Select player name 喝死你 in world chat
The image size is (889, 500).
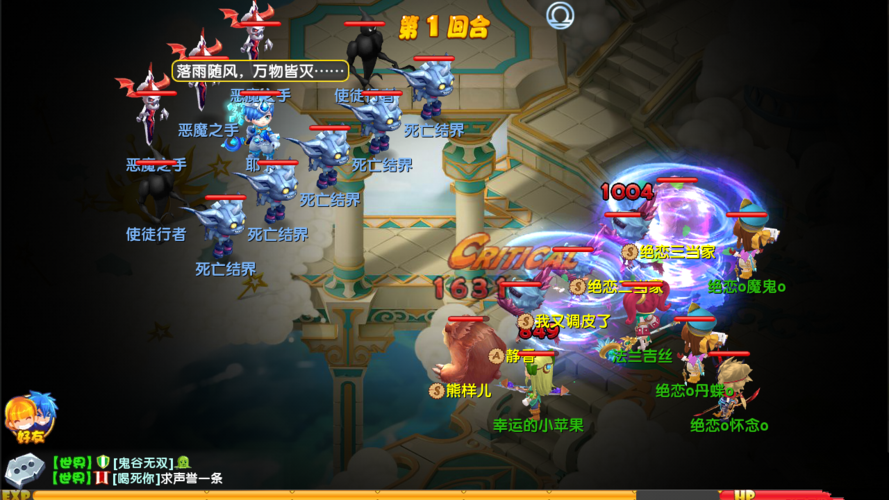pyautogui.click(x=139, y=479)
